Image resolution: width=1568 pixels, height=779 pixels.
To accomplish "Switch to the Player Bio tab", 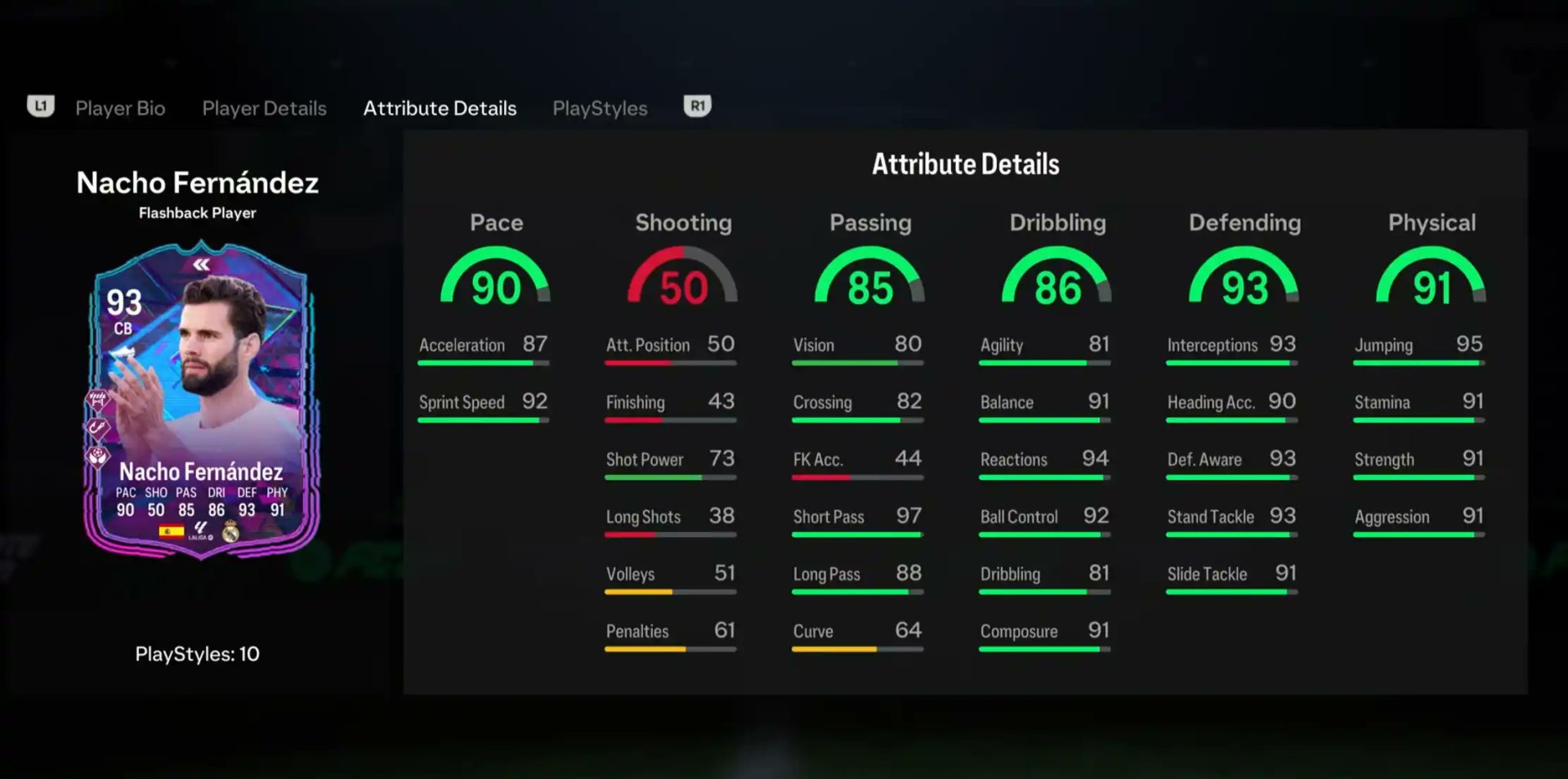I will 120,108.
